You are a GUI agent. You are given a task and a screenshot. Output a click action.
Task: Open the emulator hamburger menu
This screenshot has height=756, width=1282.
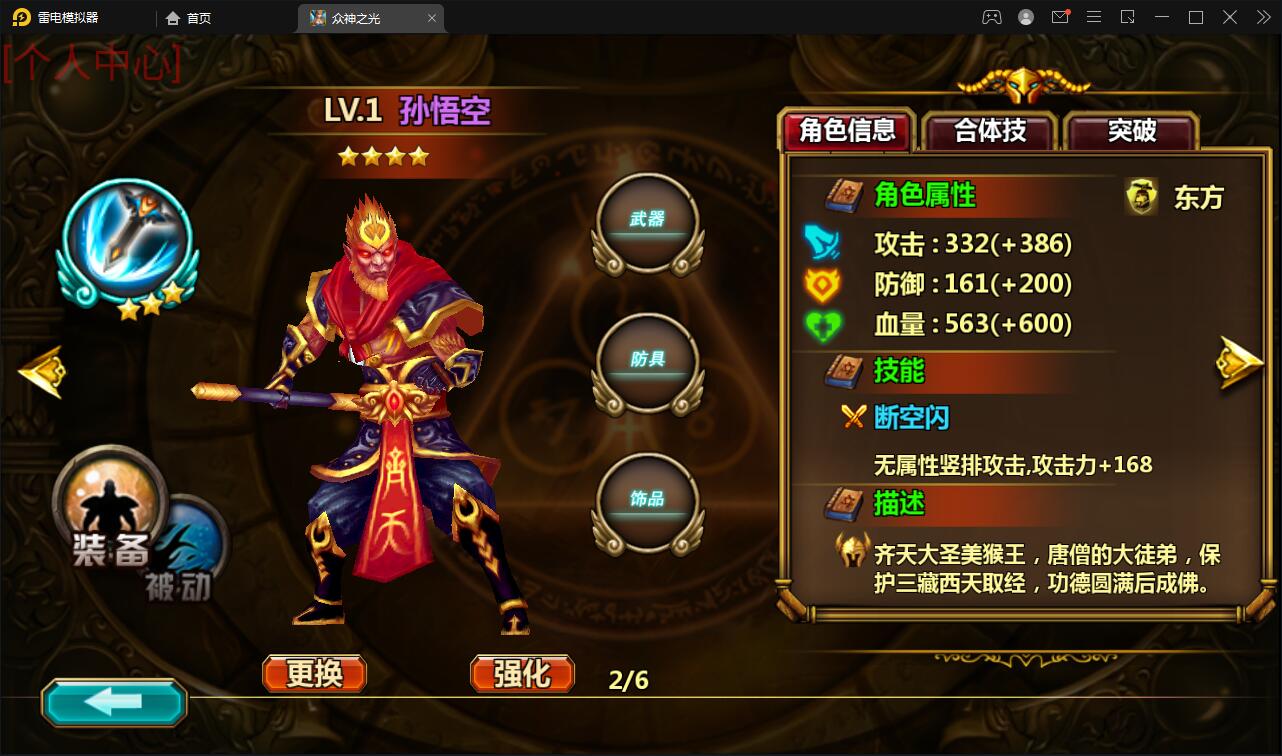point(1094,17)
